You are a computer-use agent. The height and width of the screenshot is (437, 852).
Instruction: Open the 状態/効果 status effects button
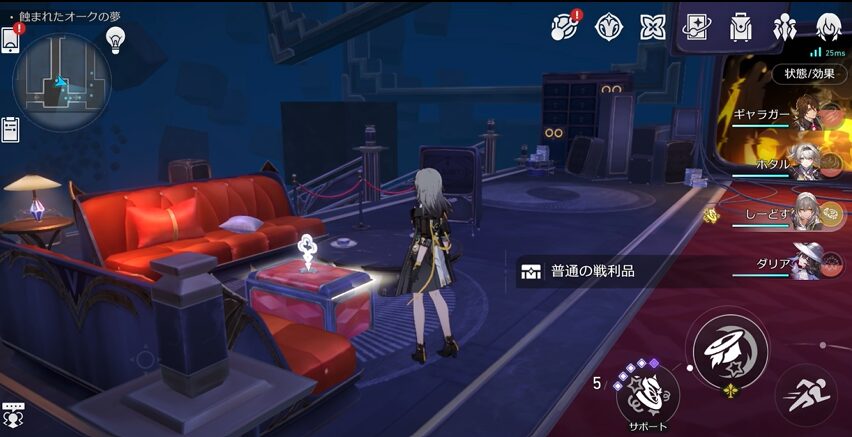coord(809,74)
